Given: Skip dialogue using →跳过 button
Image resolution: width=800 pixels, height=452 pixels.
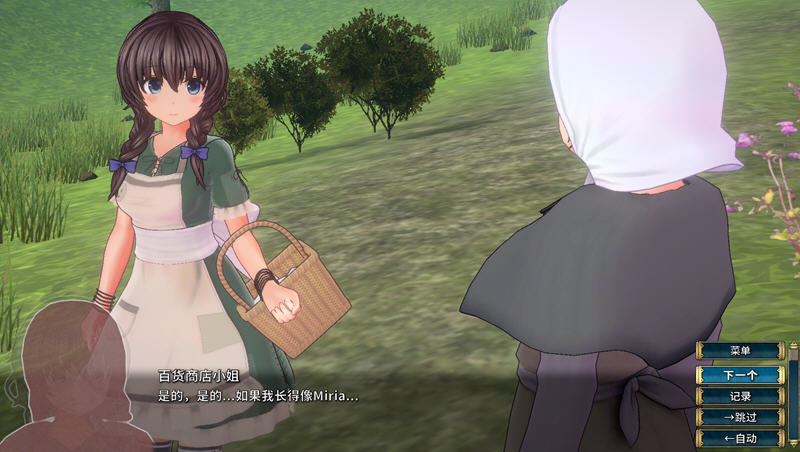Looking at the screenshot, I should tap(740, 417).
